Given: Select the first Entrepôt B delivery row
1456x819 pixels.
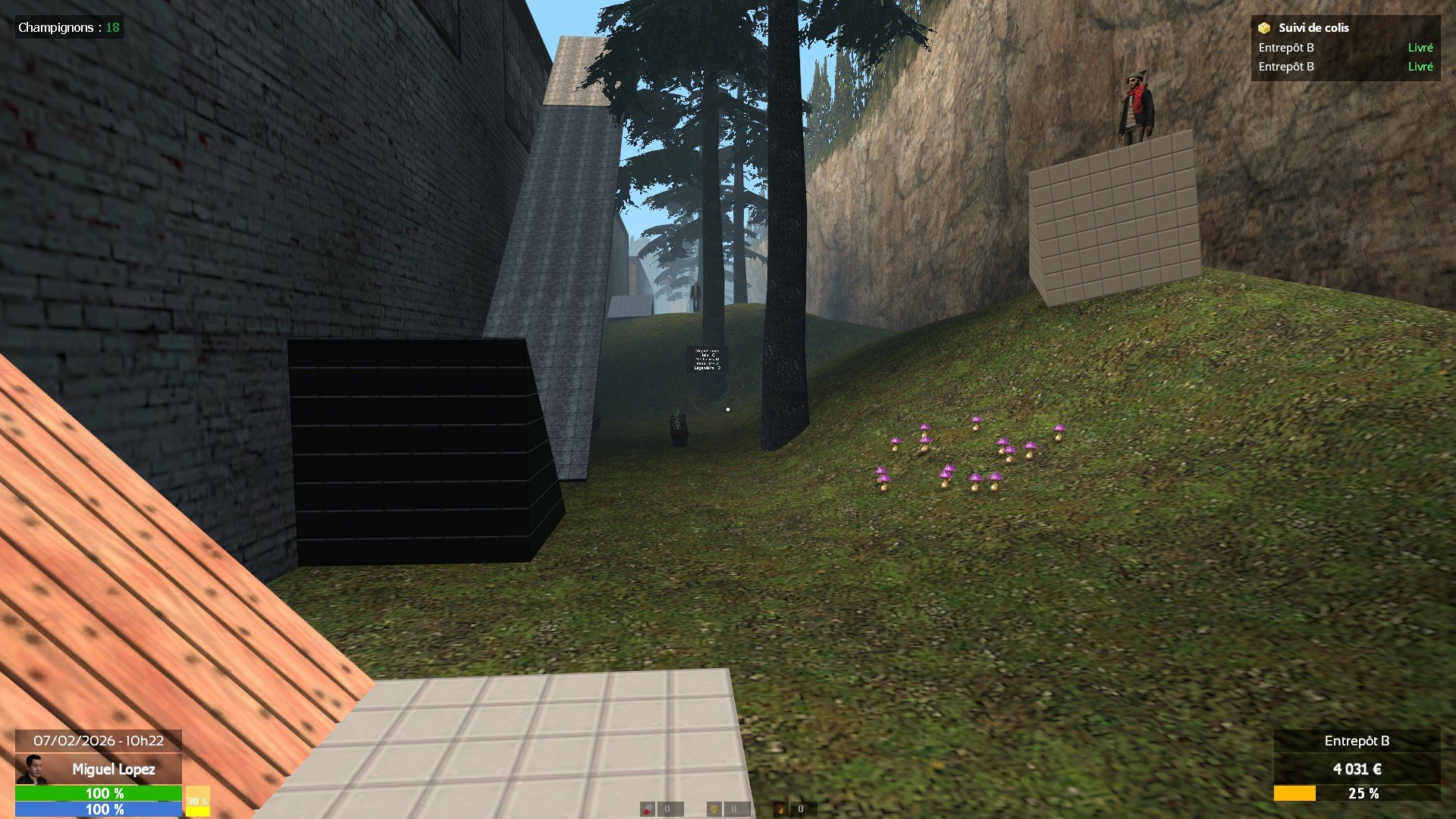Looking at the screenshot, I should pyautogui.click(x=1345, y=48).
